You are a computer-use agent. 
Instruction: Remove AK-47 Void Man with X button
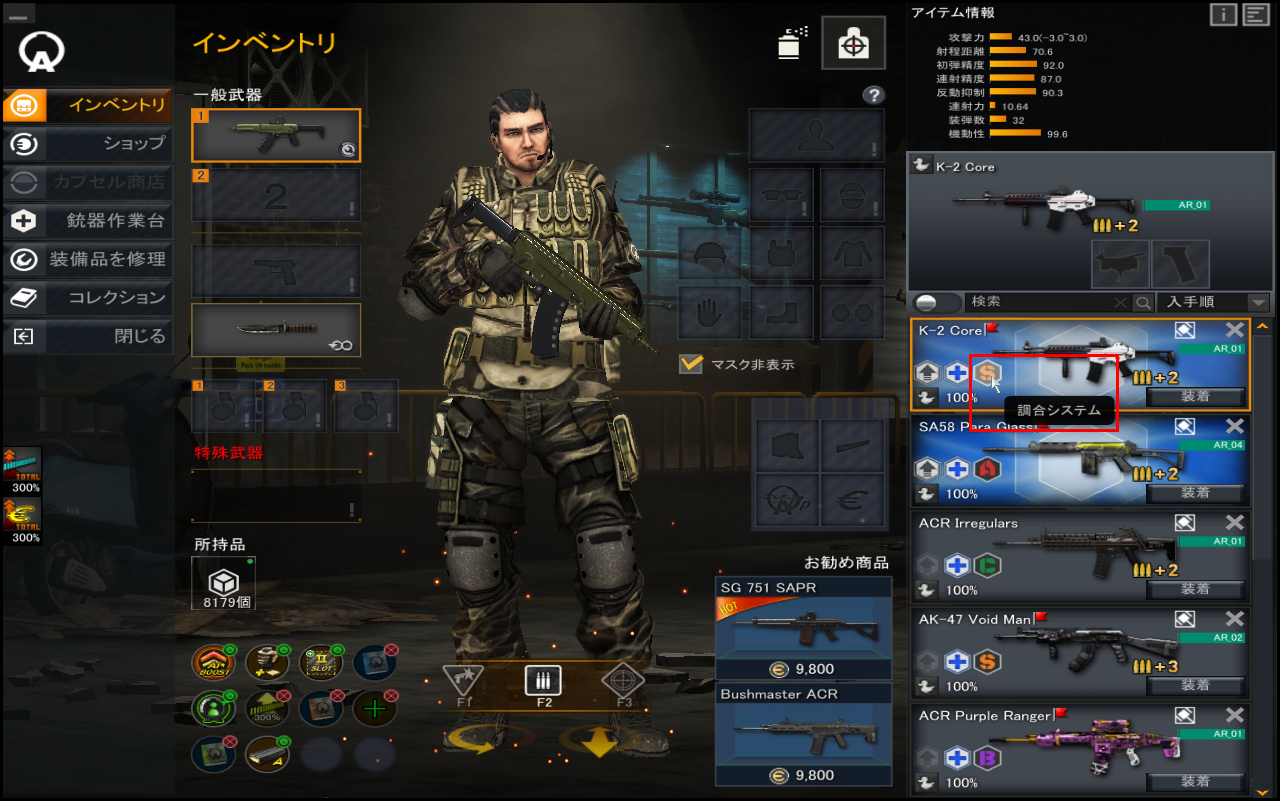[x=1235, y=619]
